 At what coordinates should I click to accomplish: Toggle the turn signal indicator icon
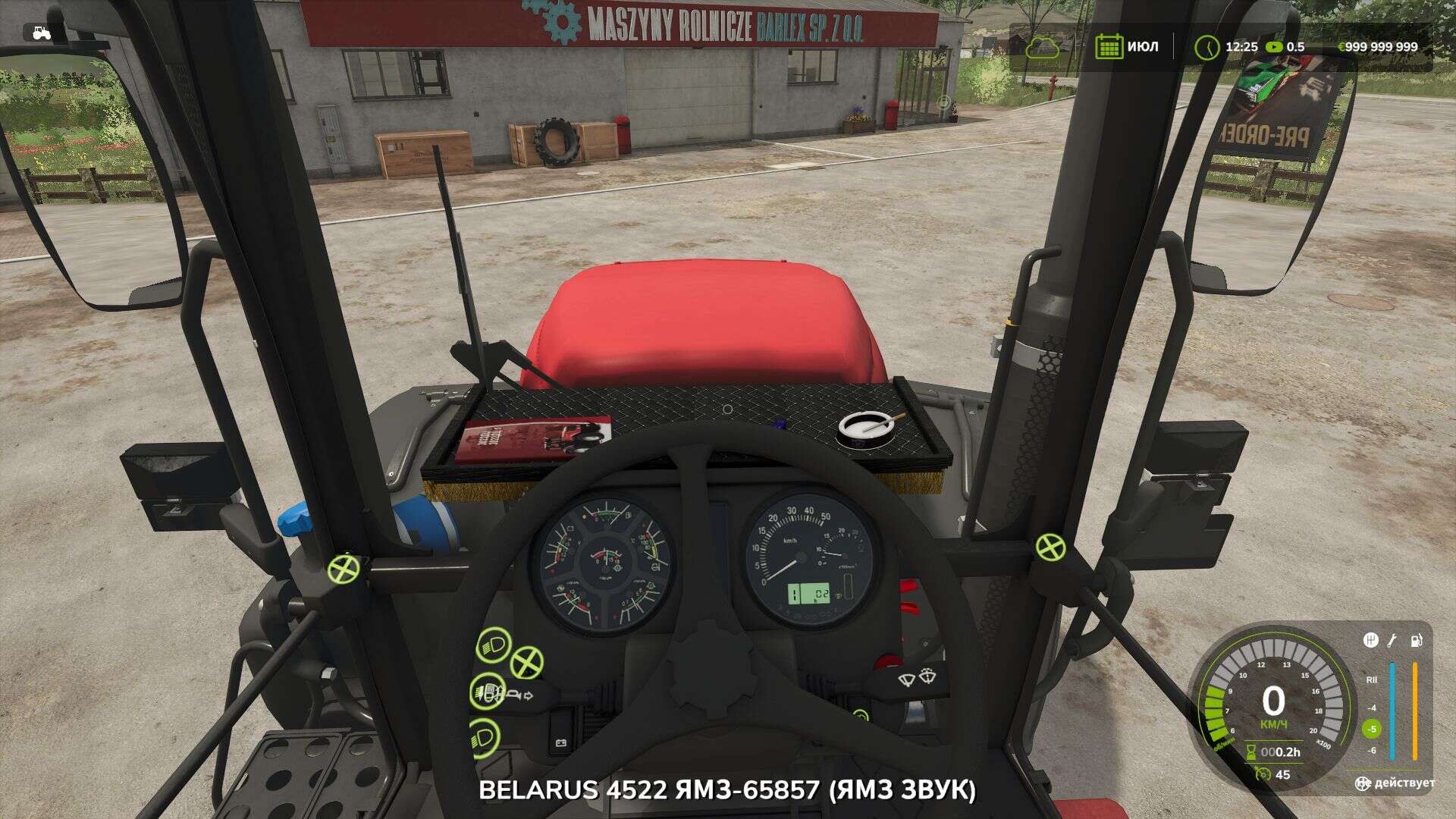528,695
